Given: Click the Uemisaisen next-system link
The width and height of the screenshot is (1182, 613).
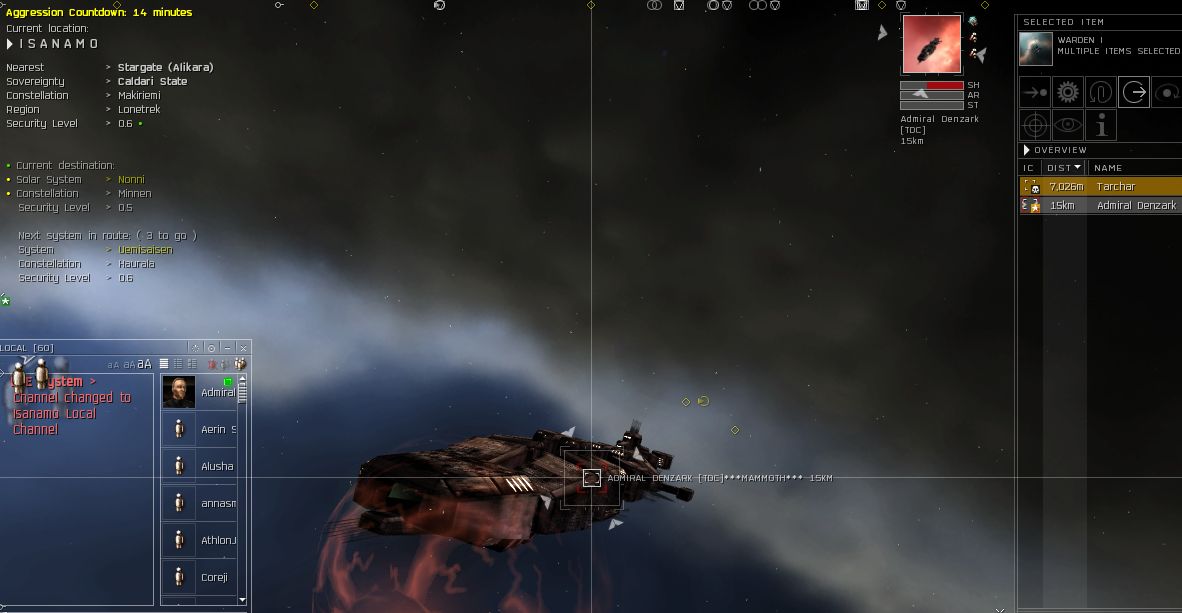Looking at the screenshot, I should pyautogui.click(x=145, y=250).
